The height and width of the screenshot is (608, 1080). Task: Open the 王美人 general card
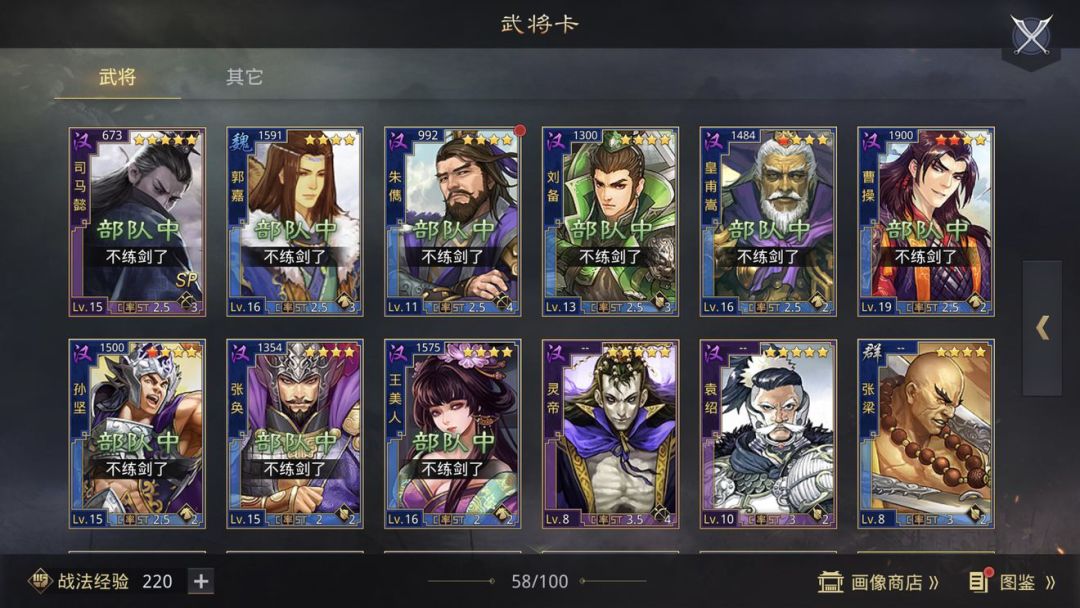pos(452,433)
